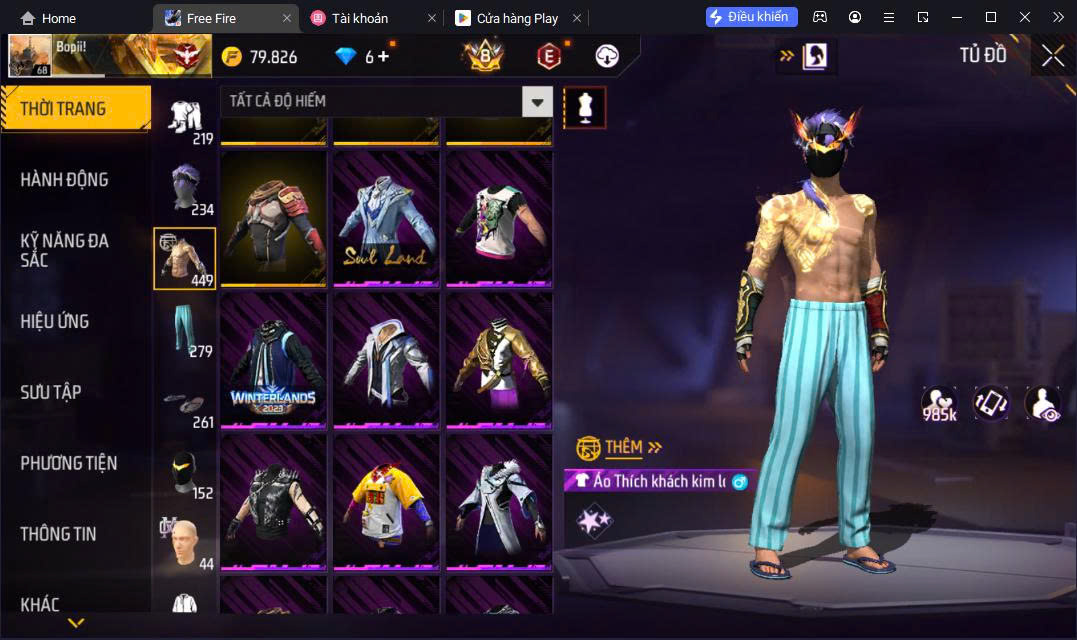Switch to the HÀNH ĐỘNG tab

tap(65, 180)
